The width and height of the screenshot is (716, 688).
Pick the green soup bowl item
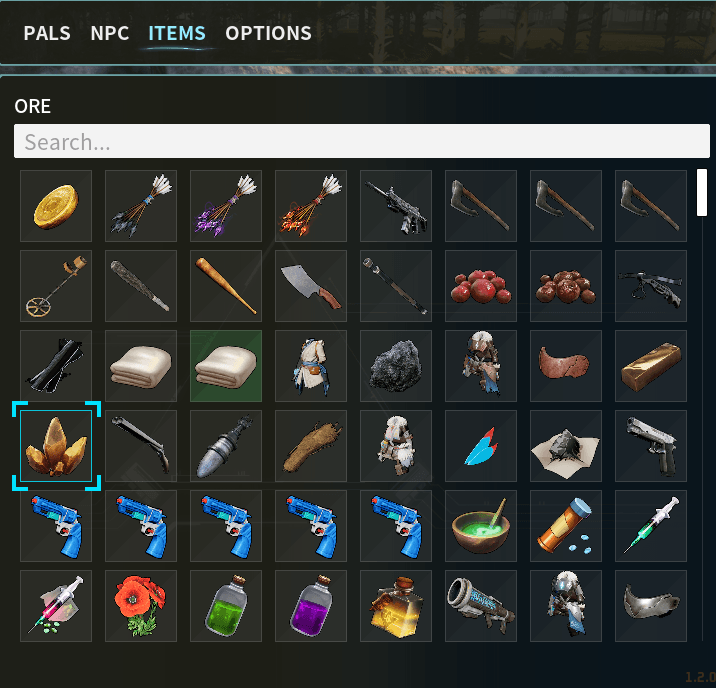(481, 526)
